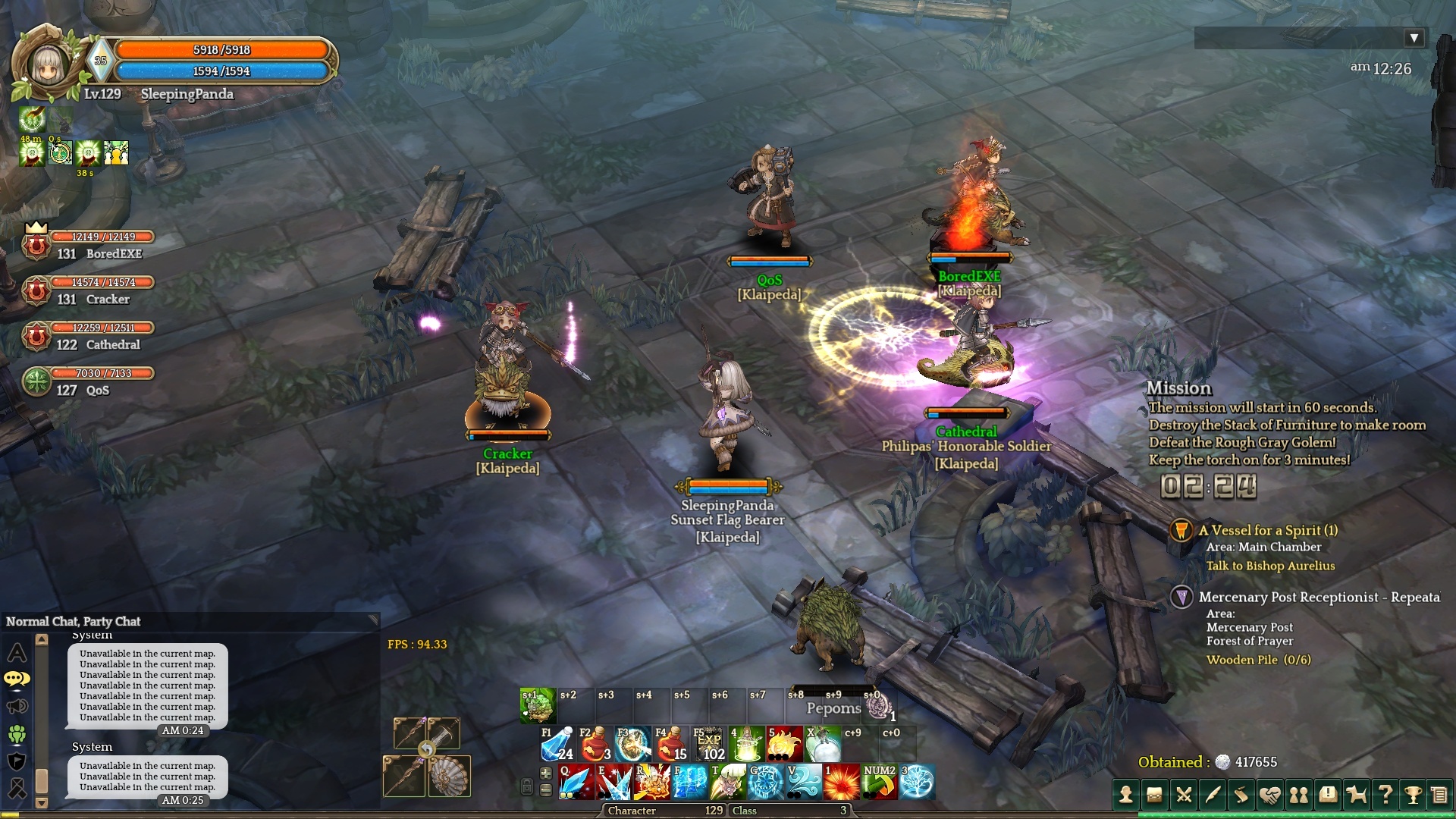1456x819 pixels.
Task: Activate the frost tree skill on slot 3
Action: (x=917, y=782)
